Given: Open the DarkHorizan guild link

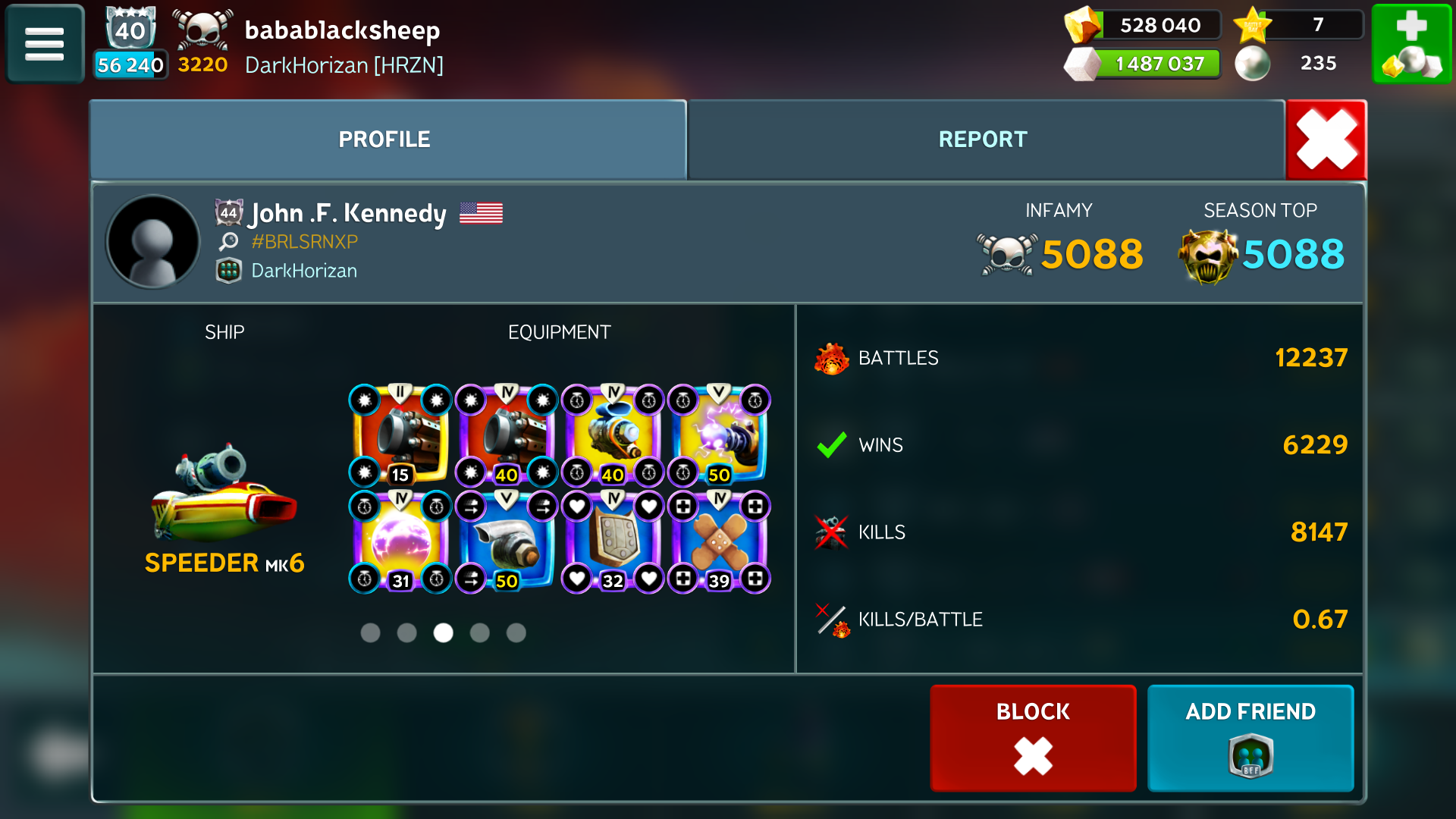Looking at the screenshot, I should click(x=303, y=271).
